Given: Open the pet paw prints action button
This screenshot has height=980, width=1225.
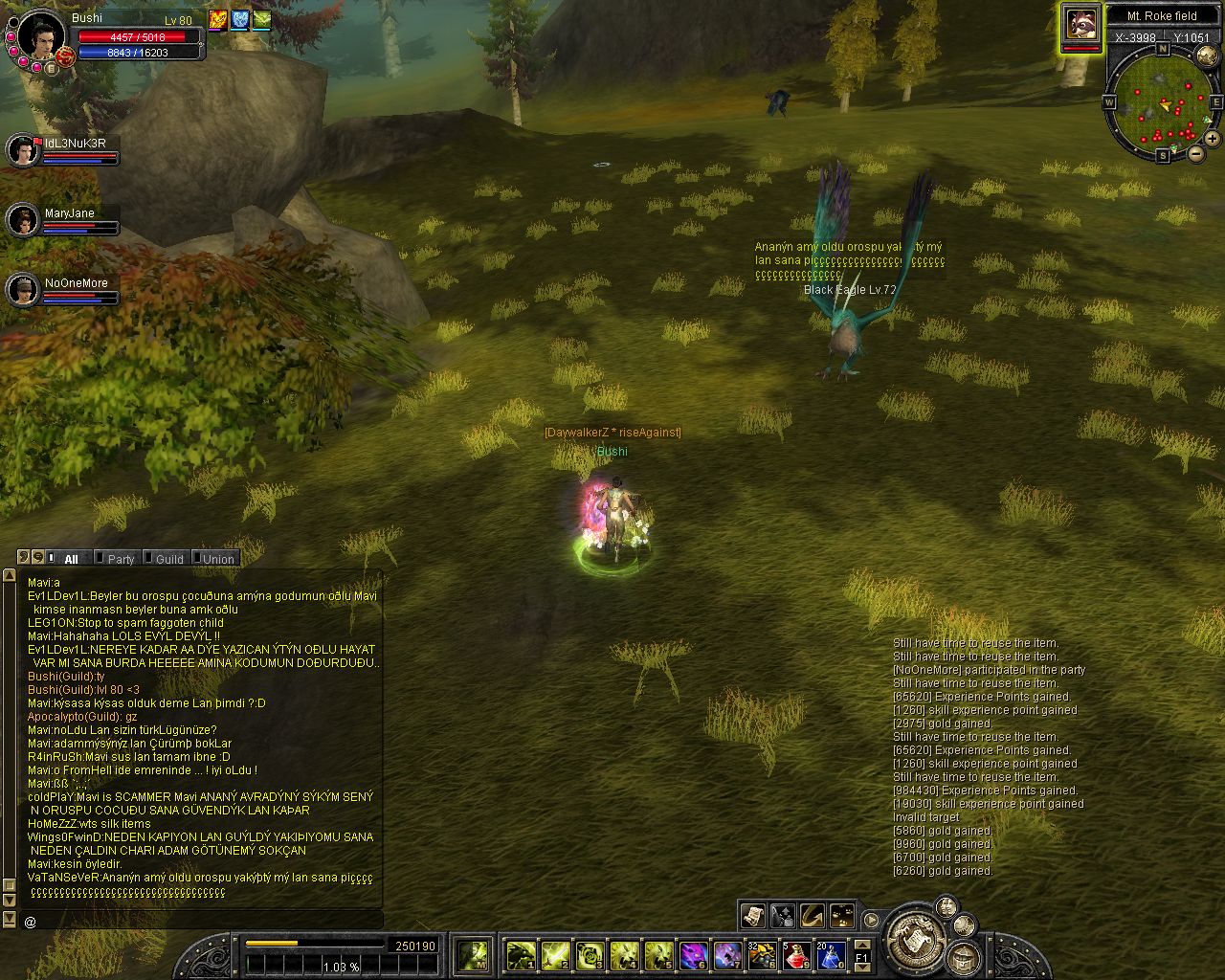Looking at the screenshot, I should [x=842, y=916].
